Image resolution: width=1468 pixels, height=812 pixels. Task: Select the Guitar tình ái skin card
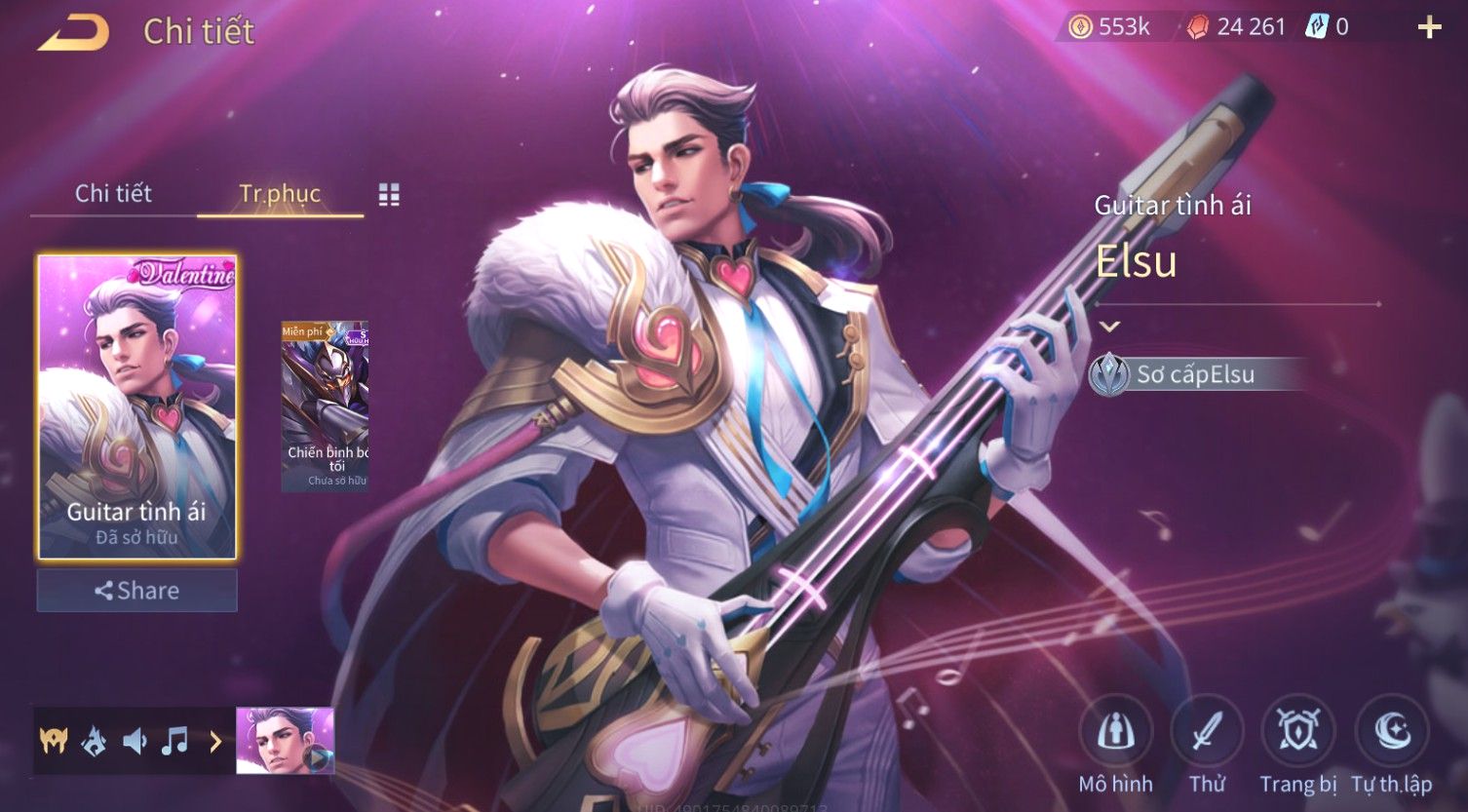coord(136,406)
